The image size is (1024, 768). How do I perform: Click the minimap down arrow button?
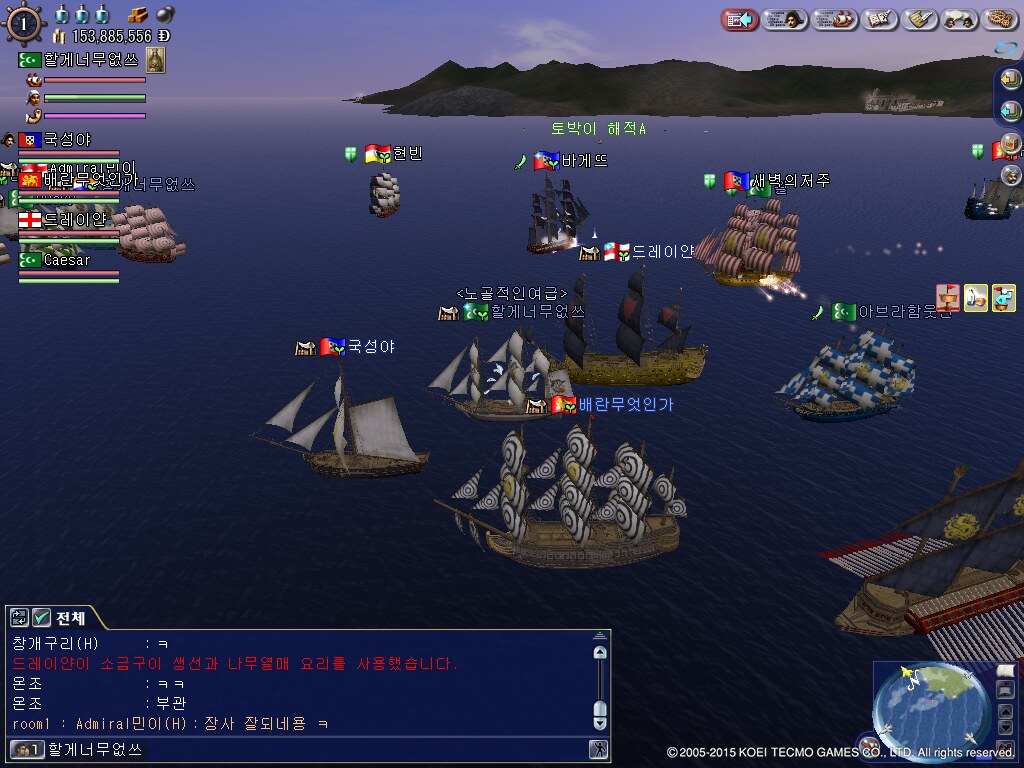coord(1006,727)
